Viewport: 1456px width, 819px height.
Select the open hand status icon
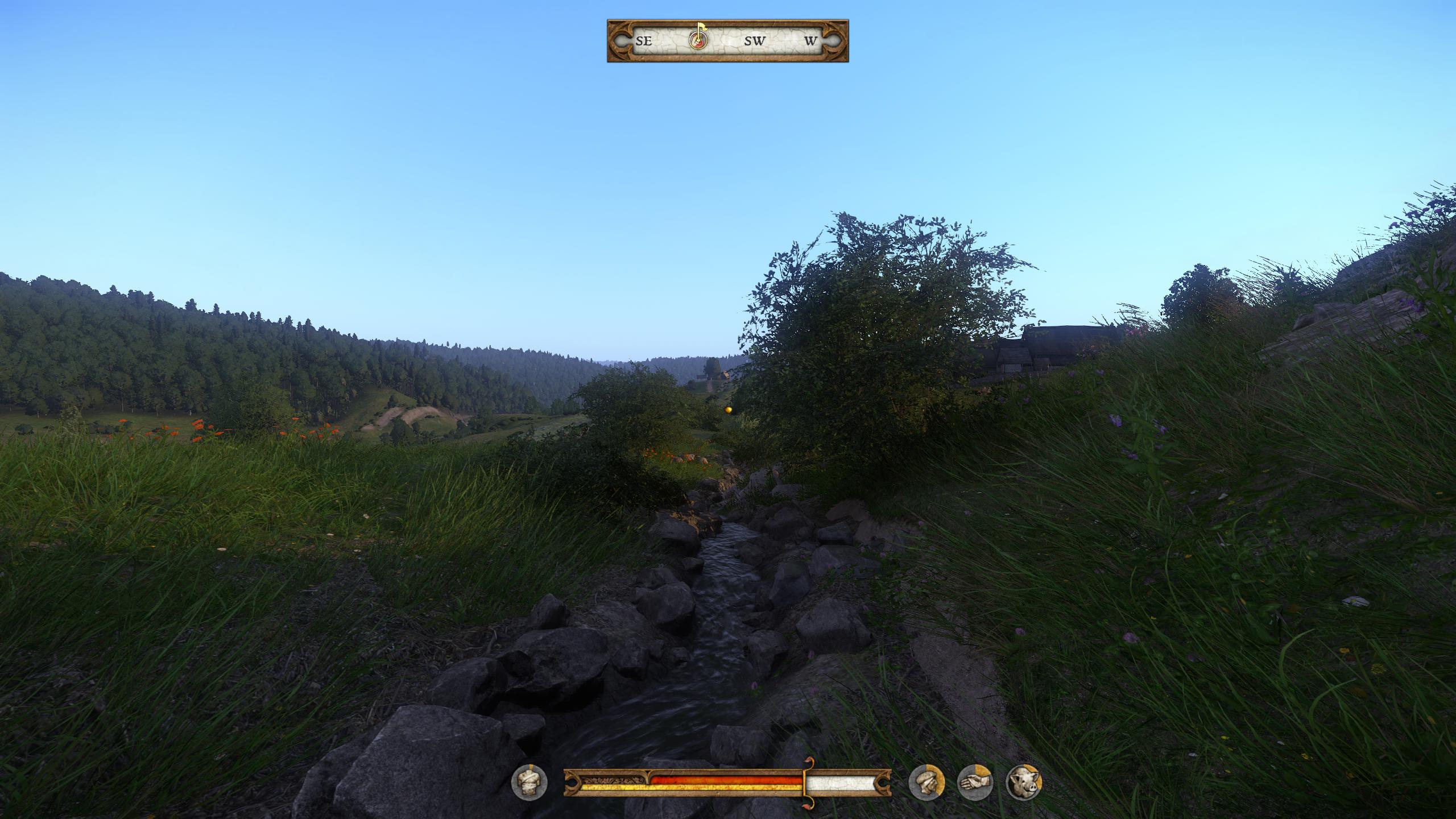(x=975, y=781)
